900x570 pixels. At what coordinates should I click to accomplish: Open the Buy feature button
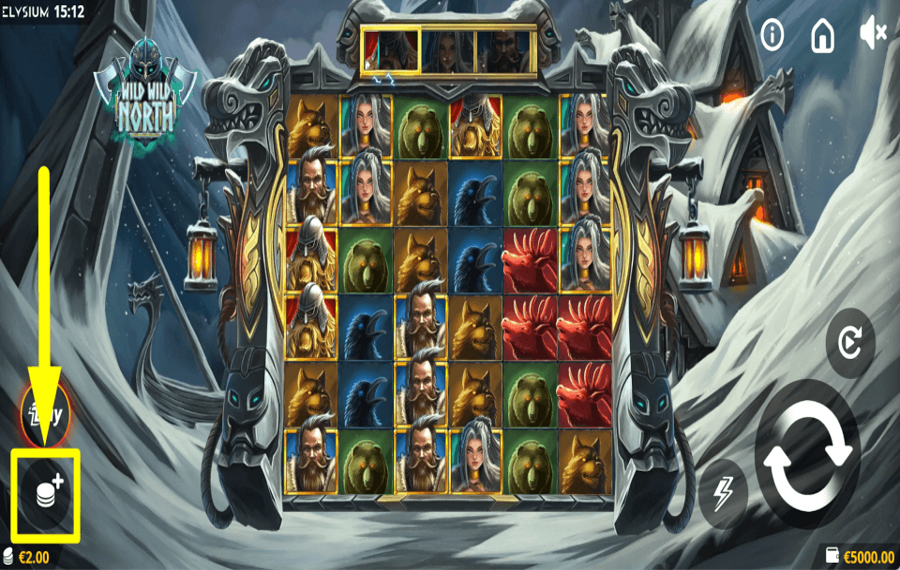click(44, 414)
